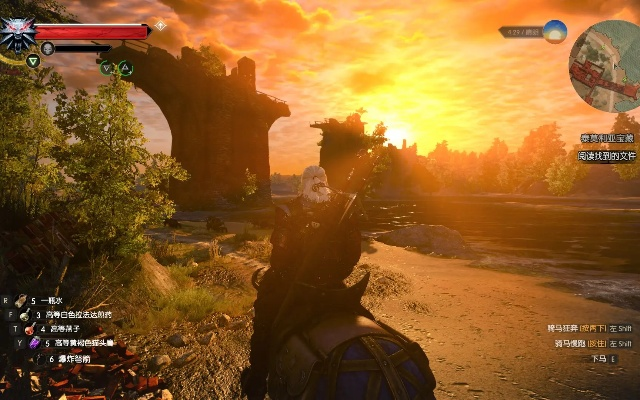This screenshot has height=400, width=640.
Task: Select the green Yrden sign icon
Action: [x=33, y=60]
